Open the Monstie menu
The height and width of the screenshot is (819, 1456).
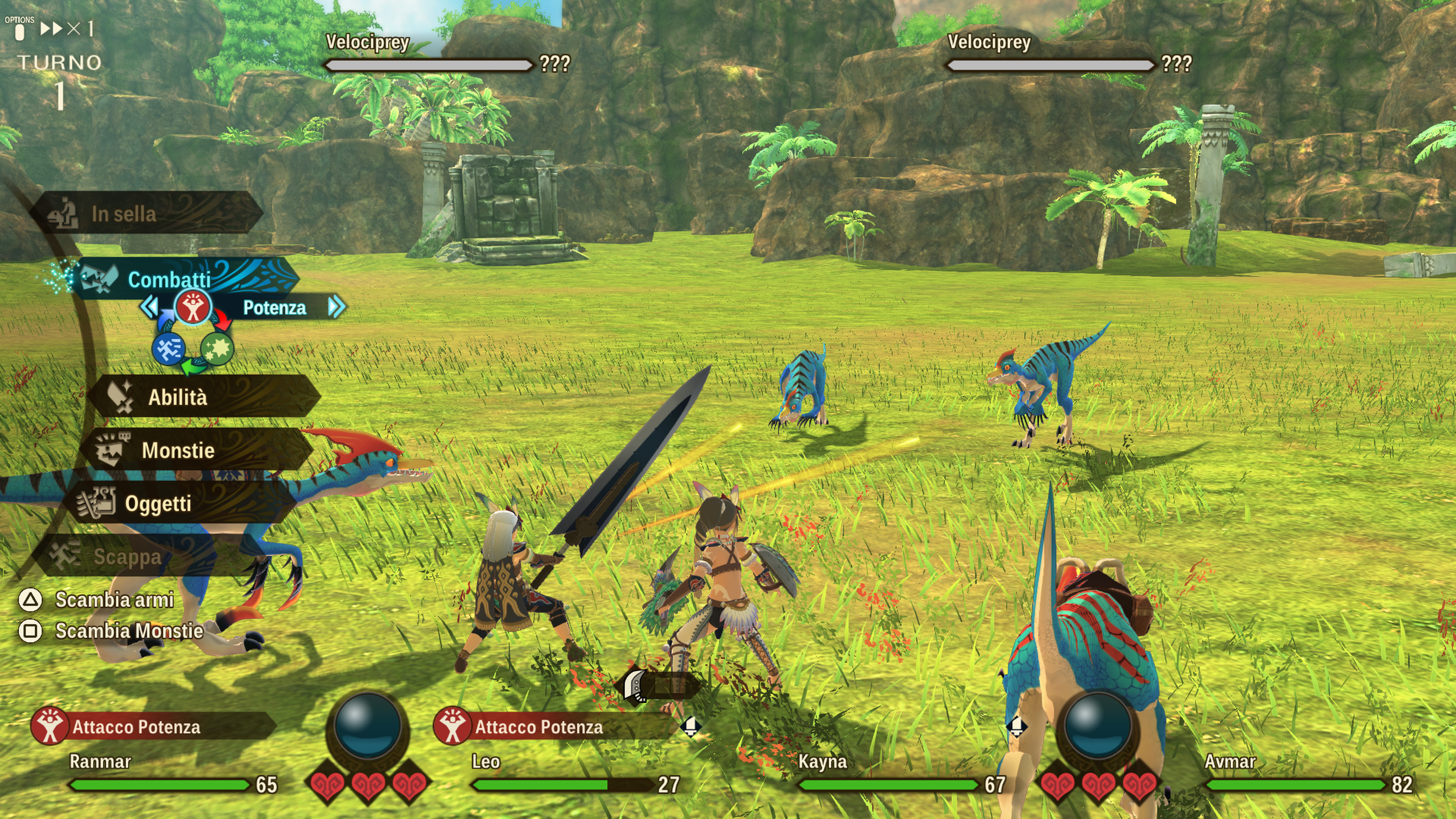pos(178,450)
